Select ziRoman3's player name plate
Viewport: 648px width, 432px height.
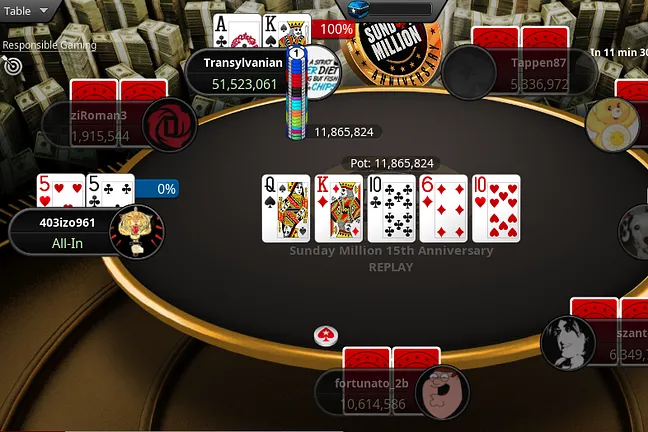tap(92, 125)
